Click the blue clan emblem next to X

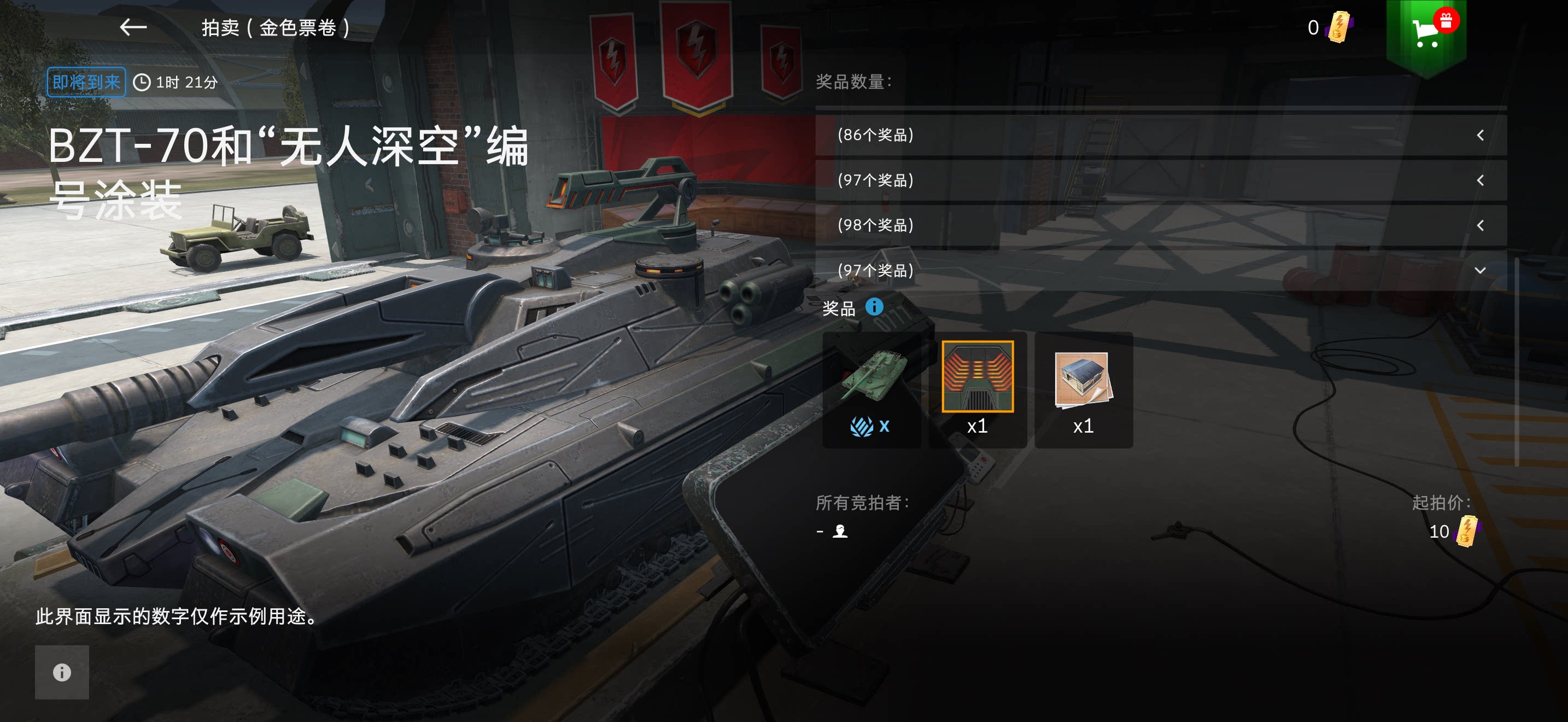tap(860, 426)
